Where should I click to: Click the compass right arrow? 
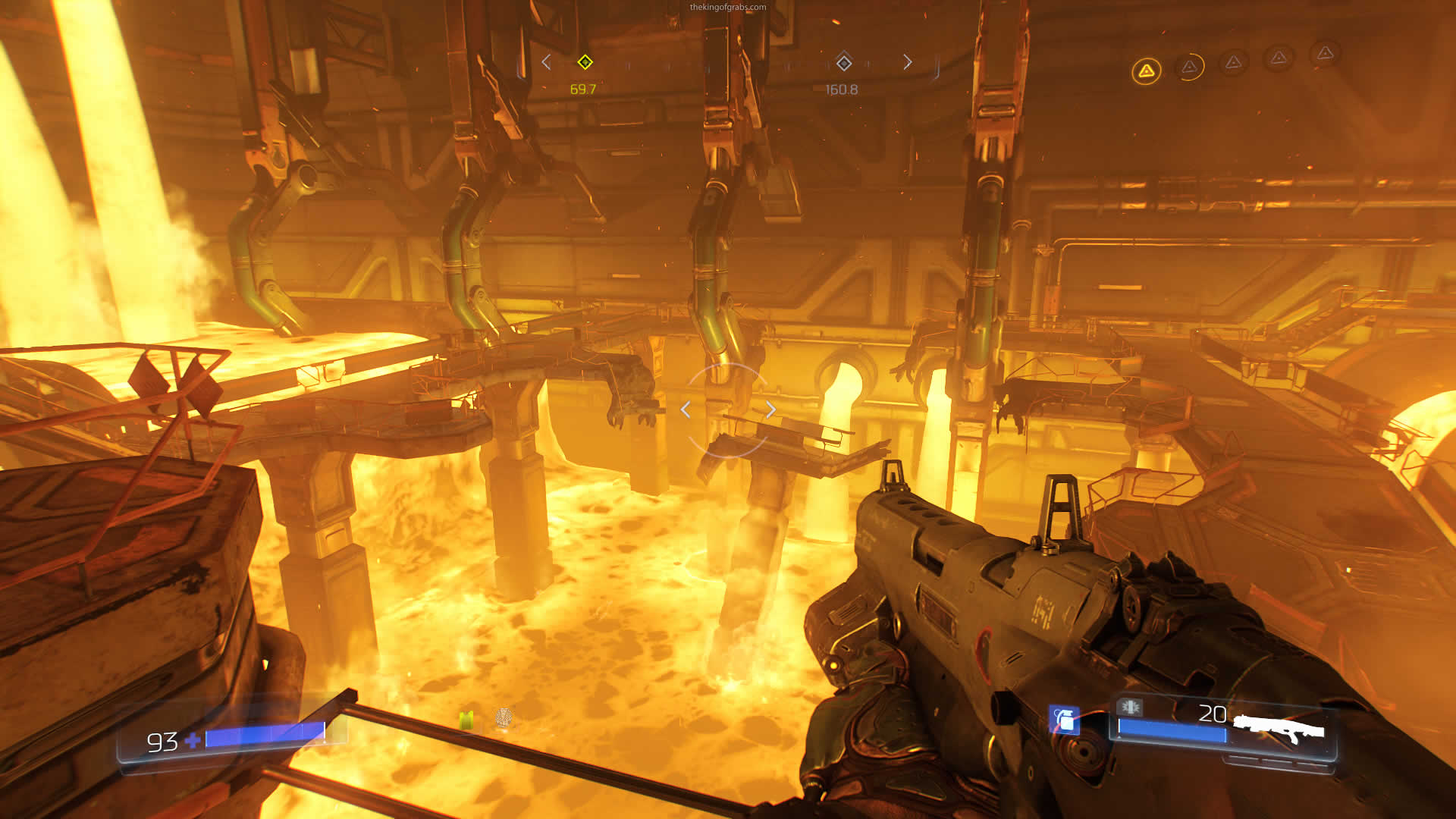pyautogui.click(x=908, y=62)
